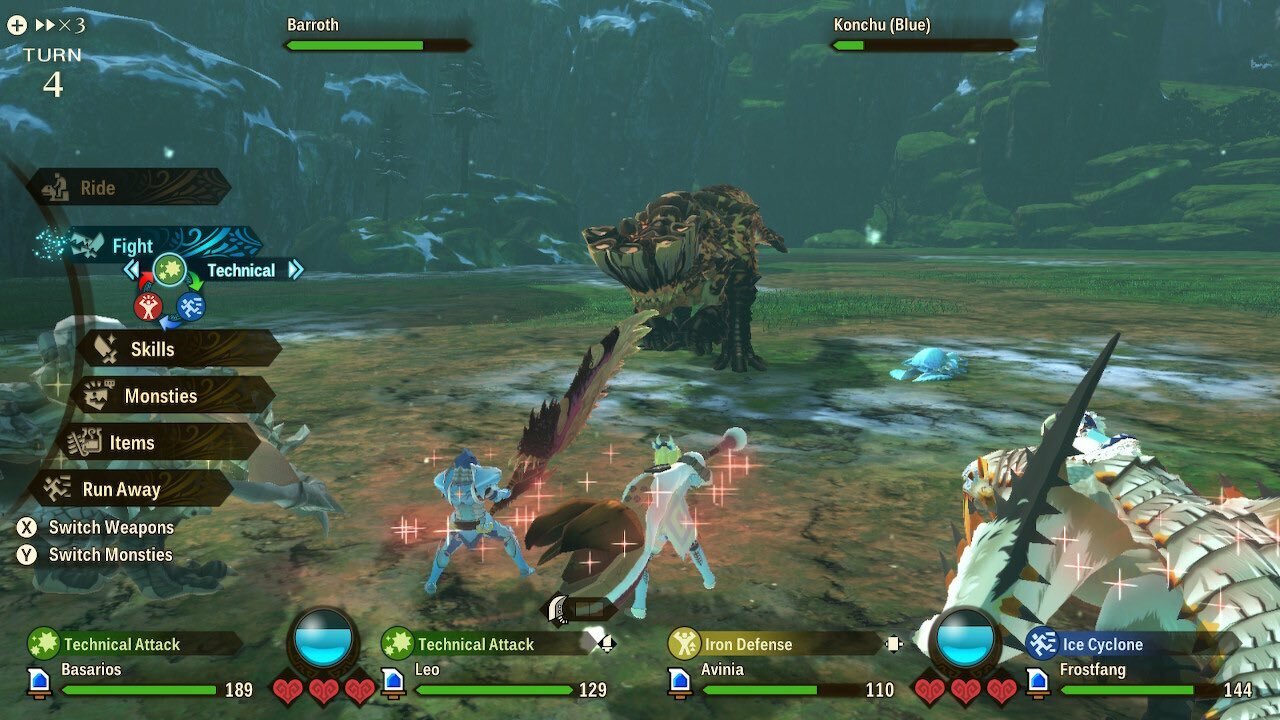Image resolution: width=1280 pixels, height=720 pixels.
Task: Click the right chevron on the attack selector
Action: (293, 270)
